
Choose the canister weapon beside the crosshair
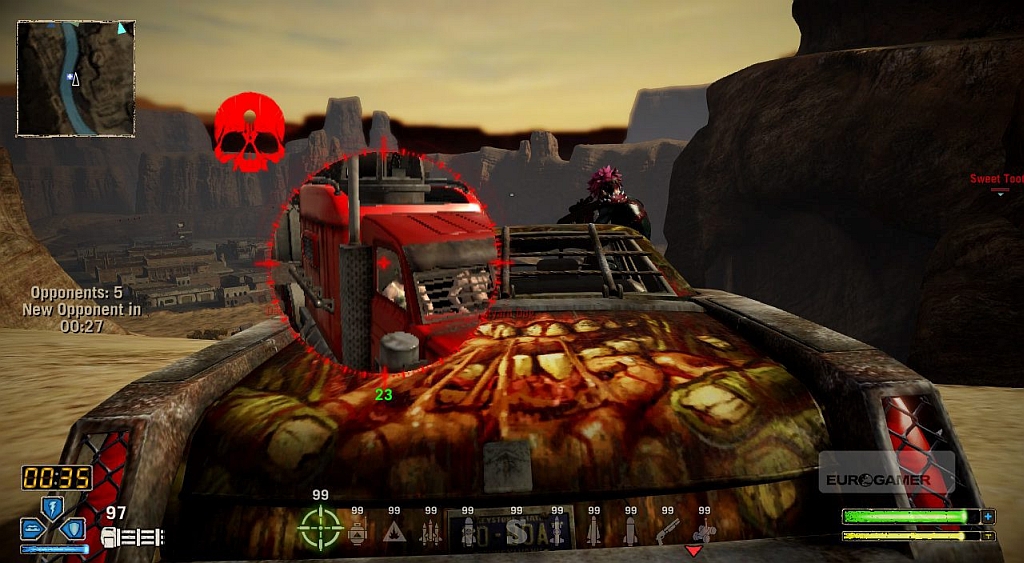click(x=357, y=531)
